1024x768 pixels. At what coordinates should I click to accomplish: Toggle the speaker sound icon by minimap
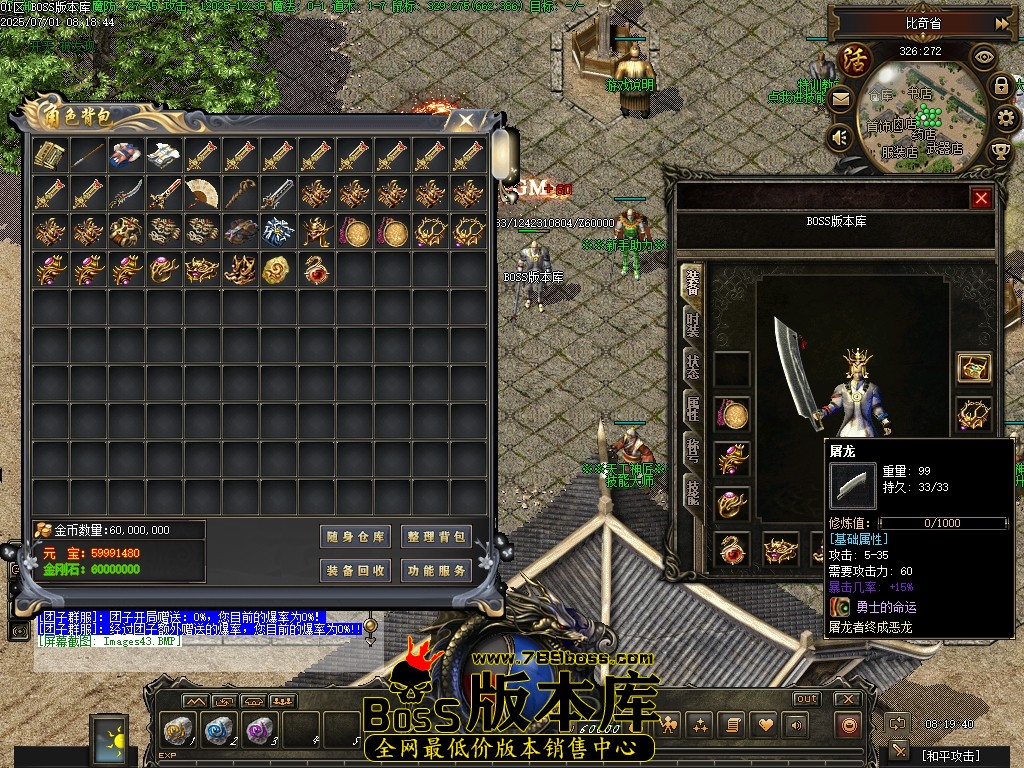pyautogui.click(x=840, y=136)
